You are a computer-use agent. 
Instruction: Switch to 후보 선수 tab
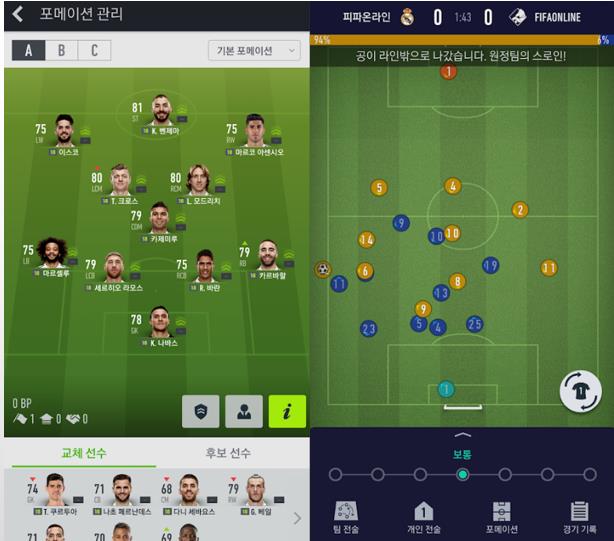tap(228, 453)
